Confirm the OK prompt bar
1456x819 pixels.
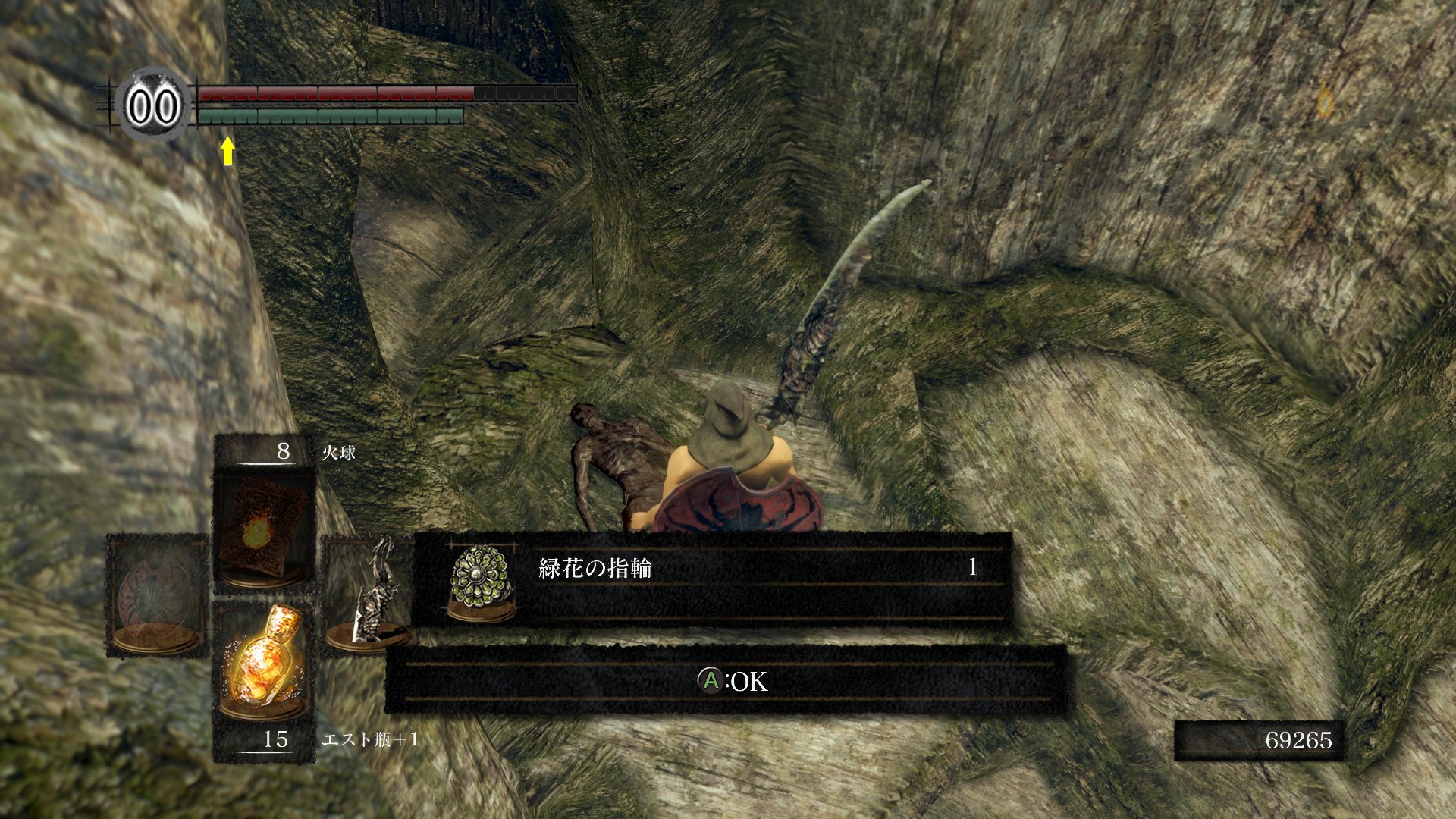pos(726,680)
